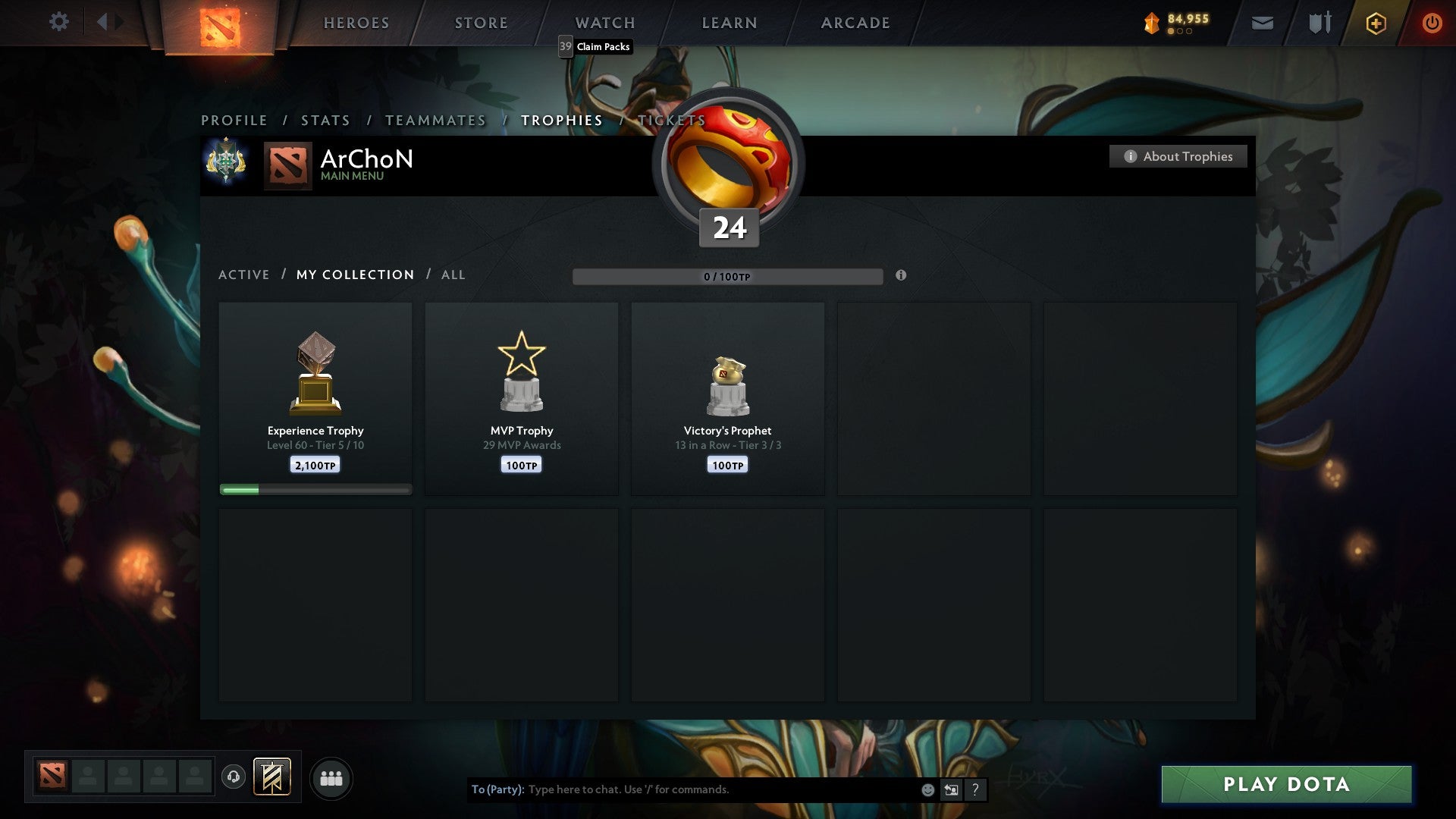
Task: Switch to the ALL trophies view
Action: [452, 275]
